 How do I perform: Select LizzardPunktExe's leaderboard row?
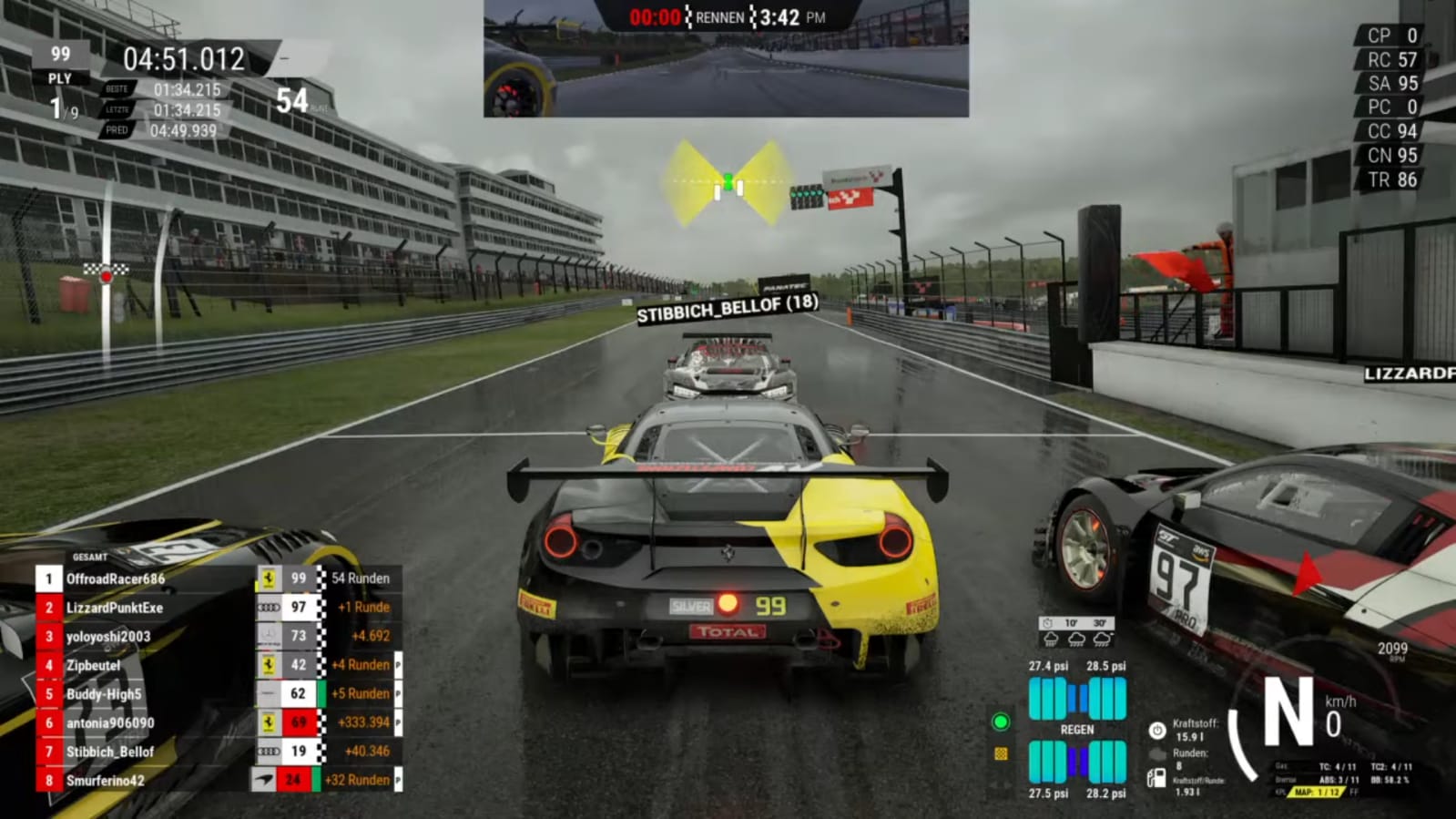tap(115, 608)
